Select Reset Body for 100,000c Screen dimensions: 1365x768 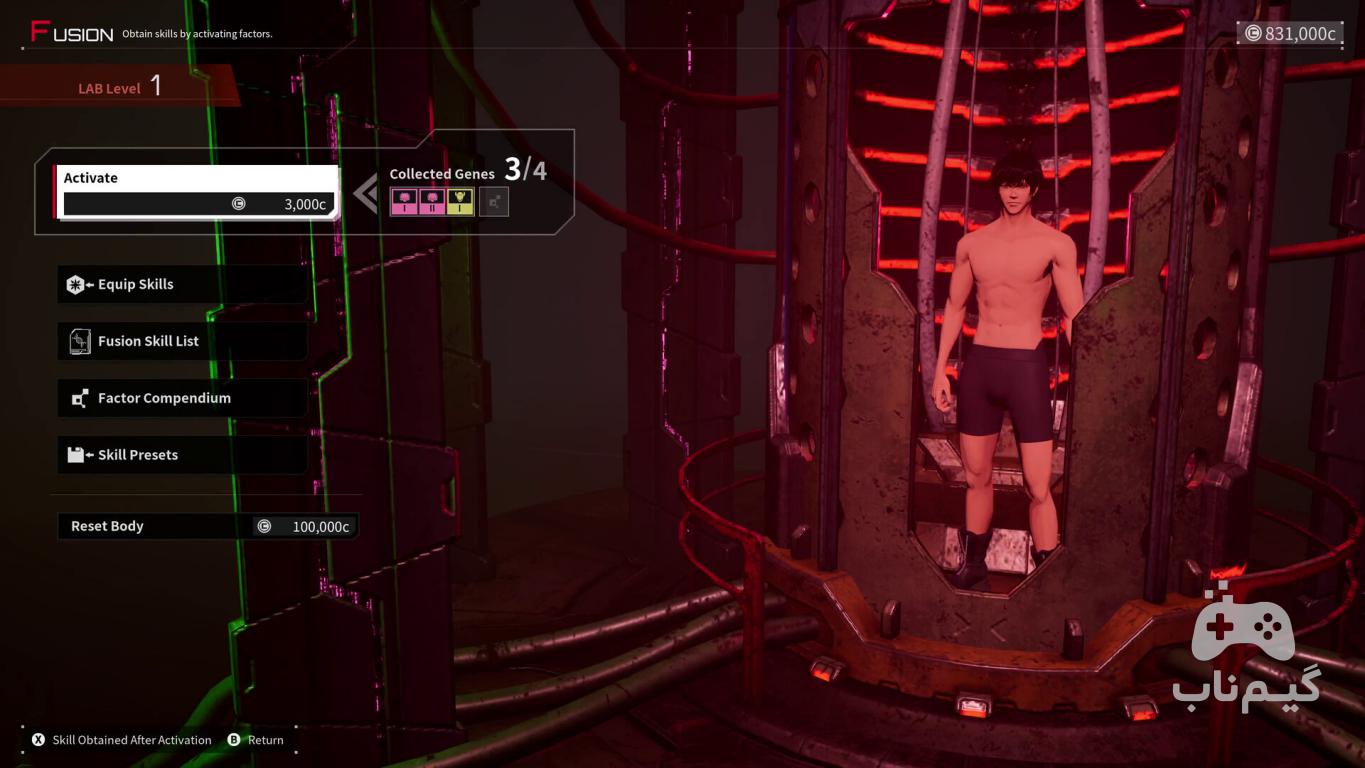[207, 526]
